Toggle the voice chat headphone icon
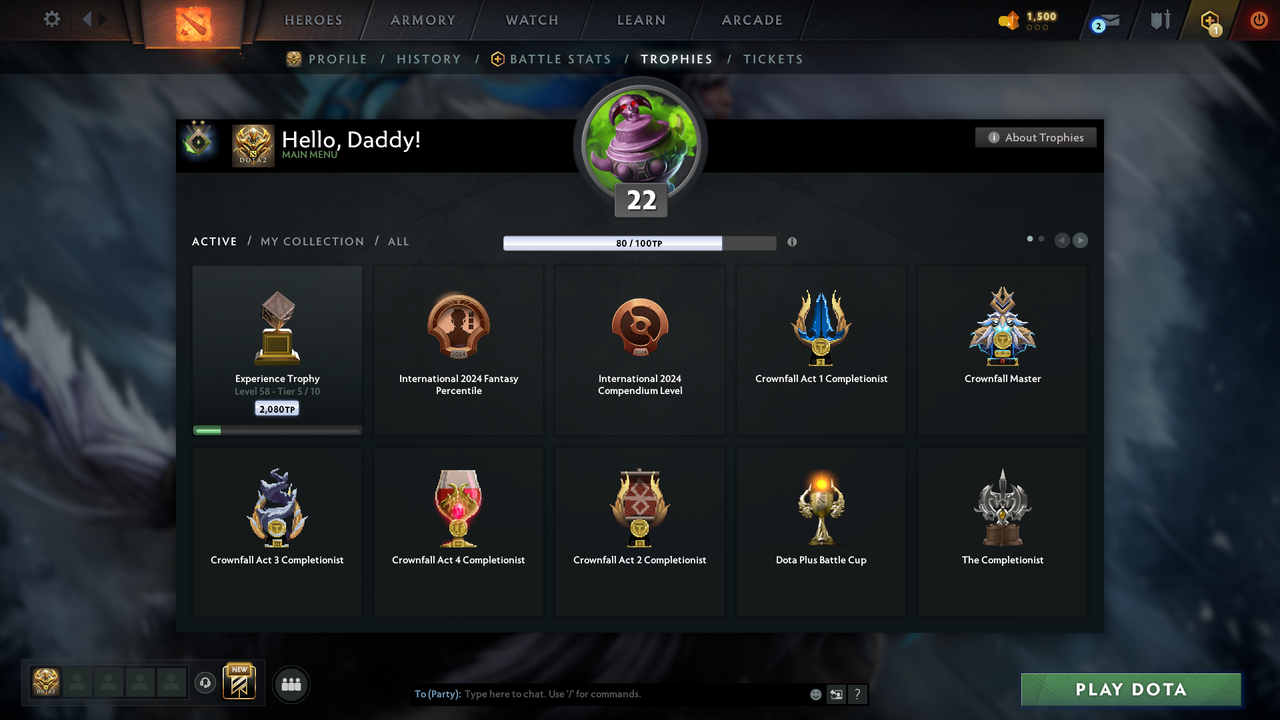Screen dimensions: 1280x720 206,682
